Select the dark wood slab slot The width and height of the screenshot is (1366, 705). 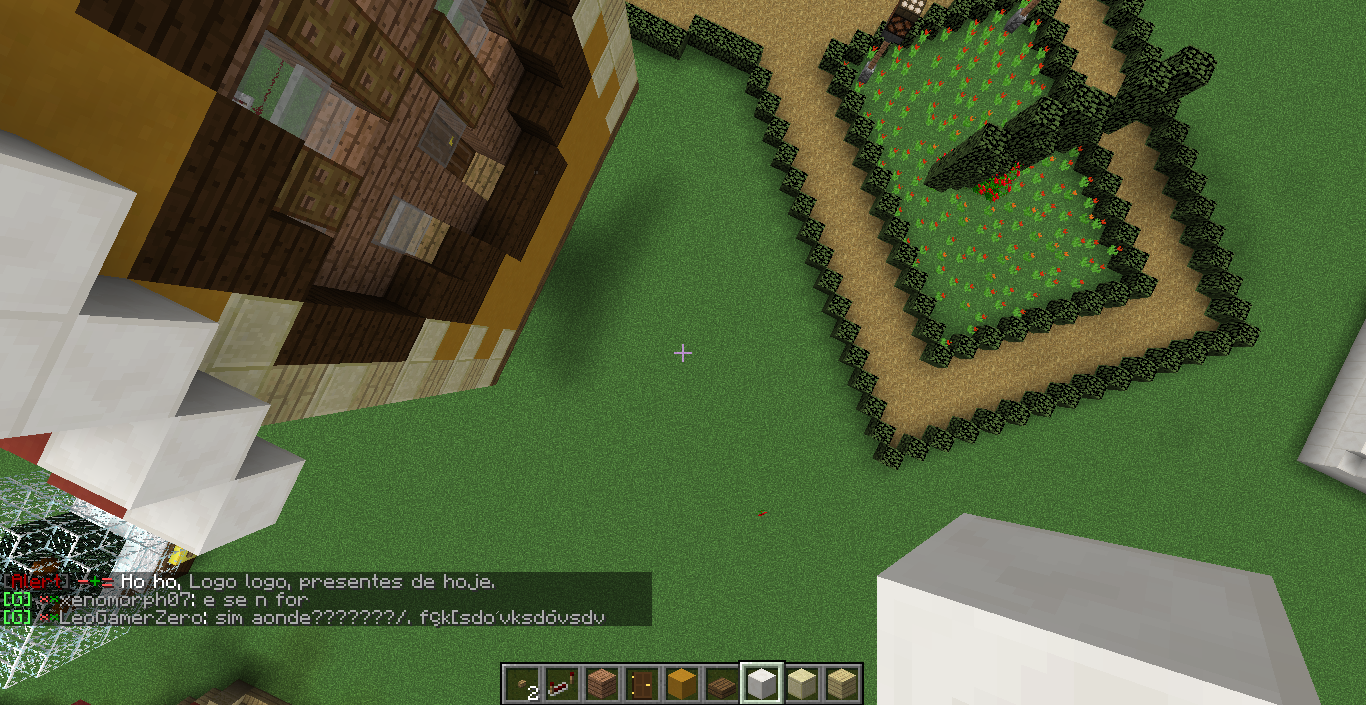click(x=721, y=684)
